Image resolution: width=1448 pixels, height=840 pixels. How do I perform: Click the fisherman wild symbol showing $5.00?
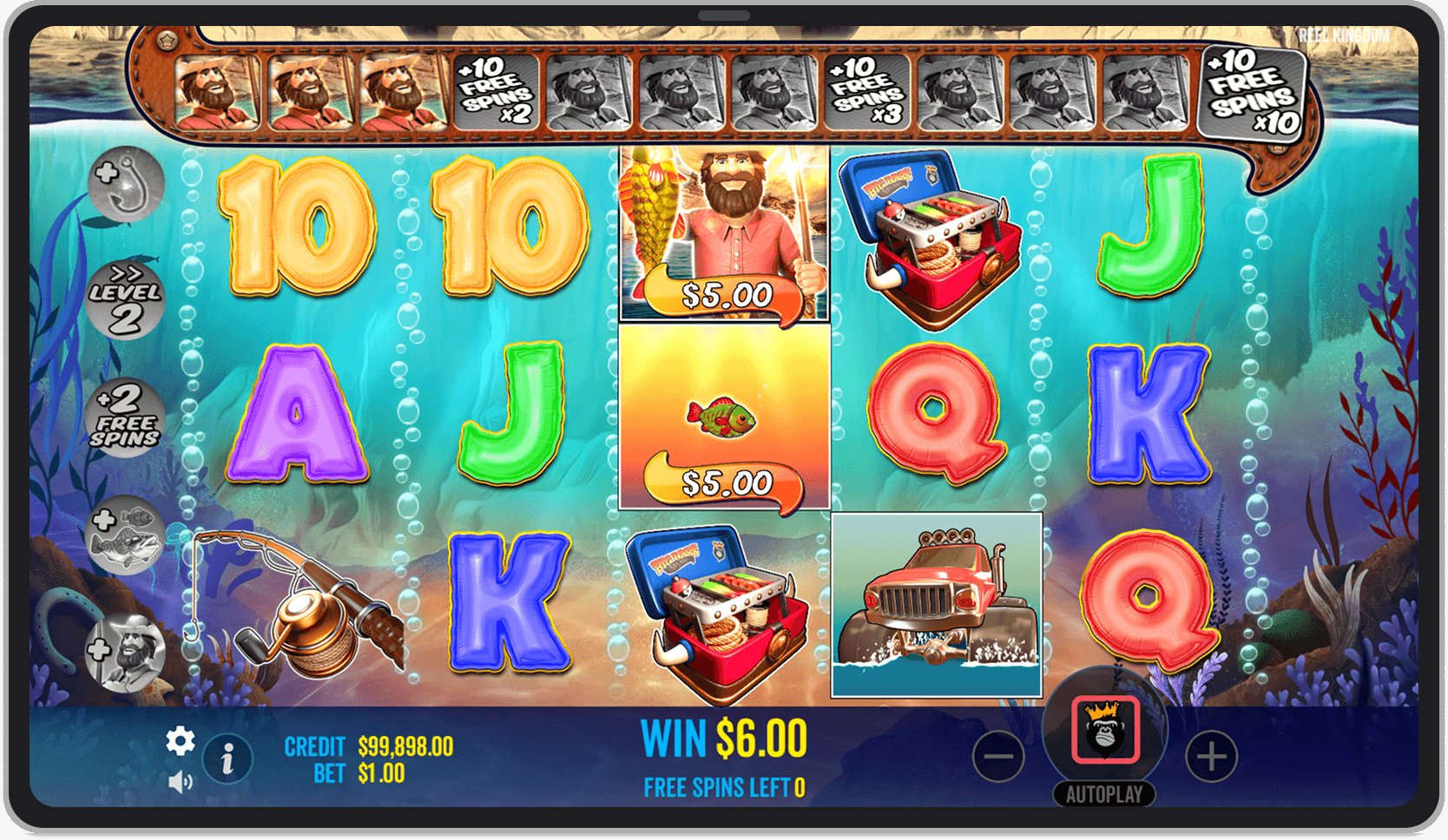pyautogui.click(x=726, y=234)
